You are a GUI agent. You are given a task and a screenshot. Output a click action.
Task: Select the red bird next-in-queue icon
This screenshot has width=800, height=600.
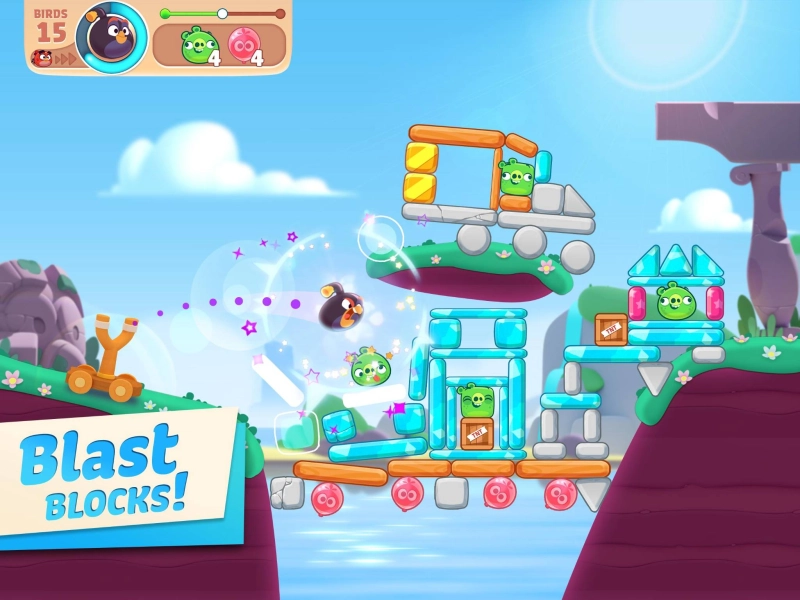click(43, 58)
